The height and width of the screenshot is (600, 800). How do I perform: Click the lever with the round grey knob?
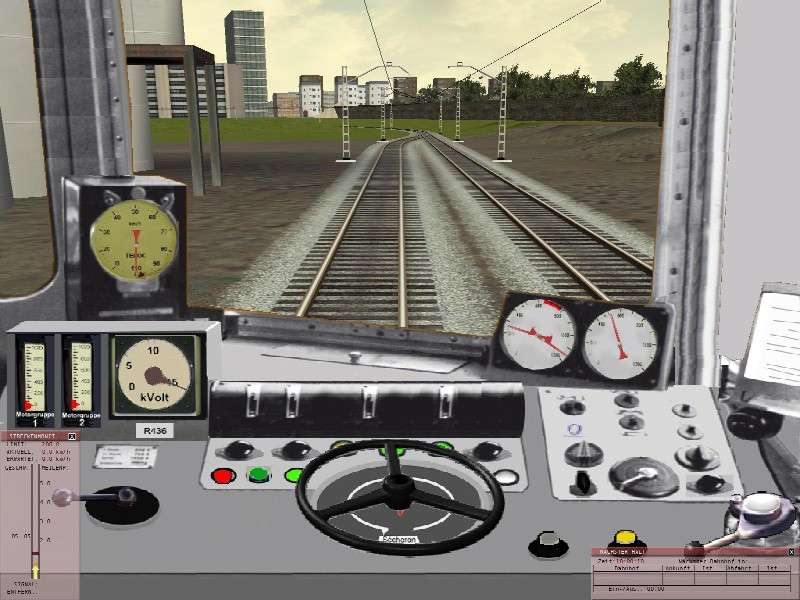[64, 497]
